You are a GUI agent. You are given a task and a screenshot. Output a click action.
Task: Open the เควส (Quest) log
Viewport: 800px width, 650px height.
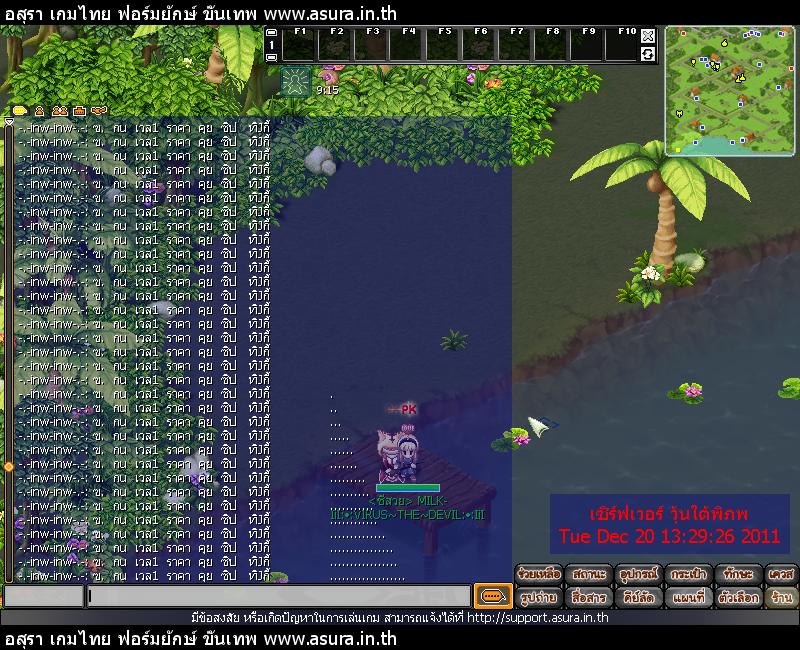tap(782, 575)
